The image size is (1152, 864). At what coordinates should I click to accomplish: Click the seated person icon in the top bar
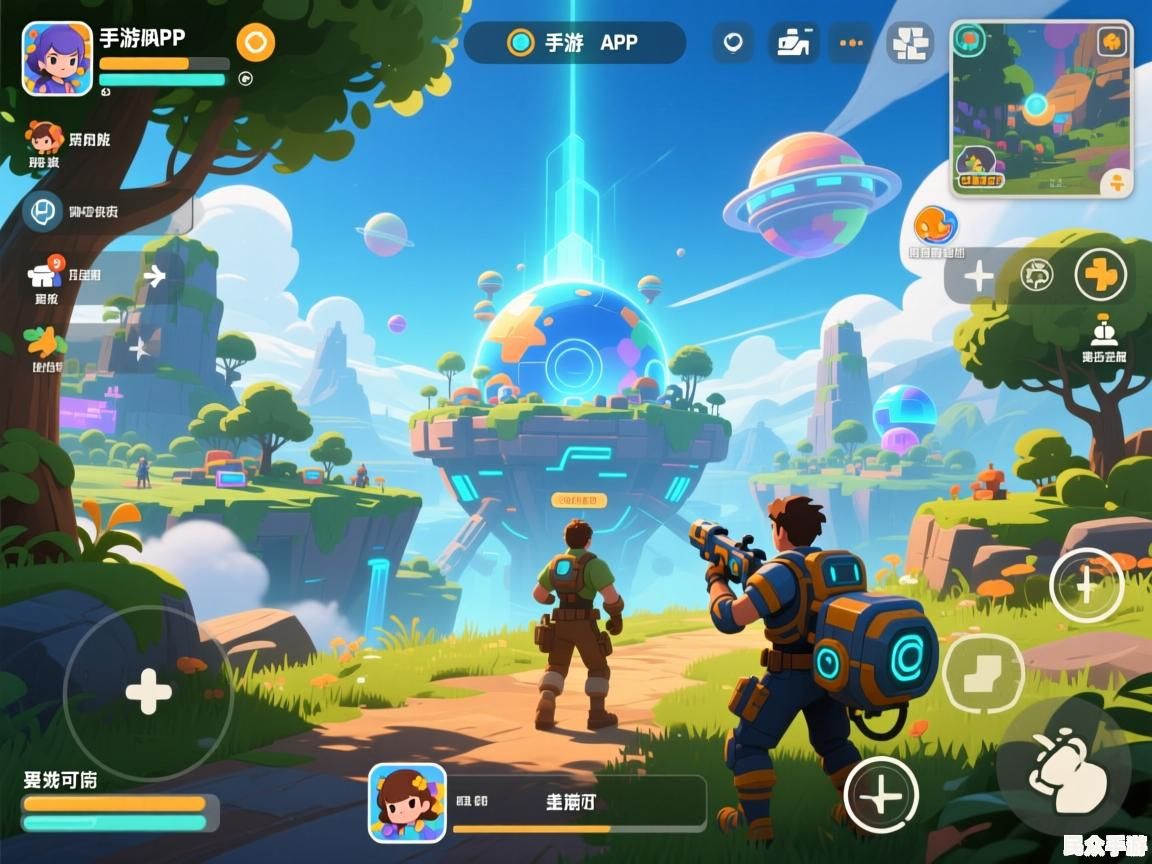coord(793,43)
